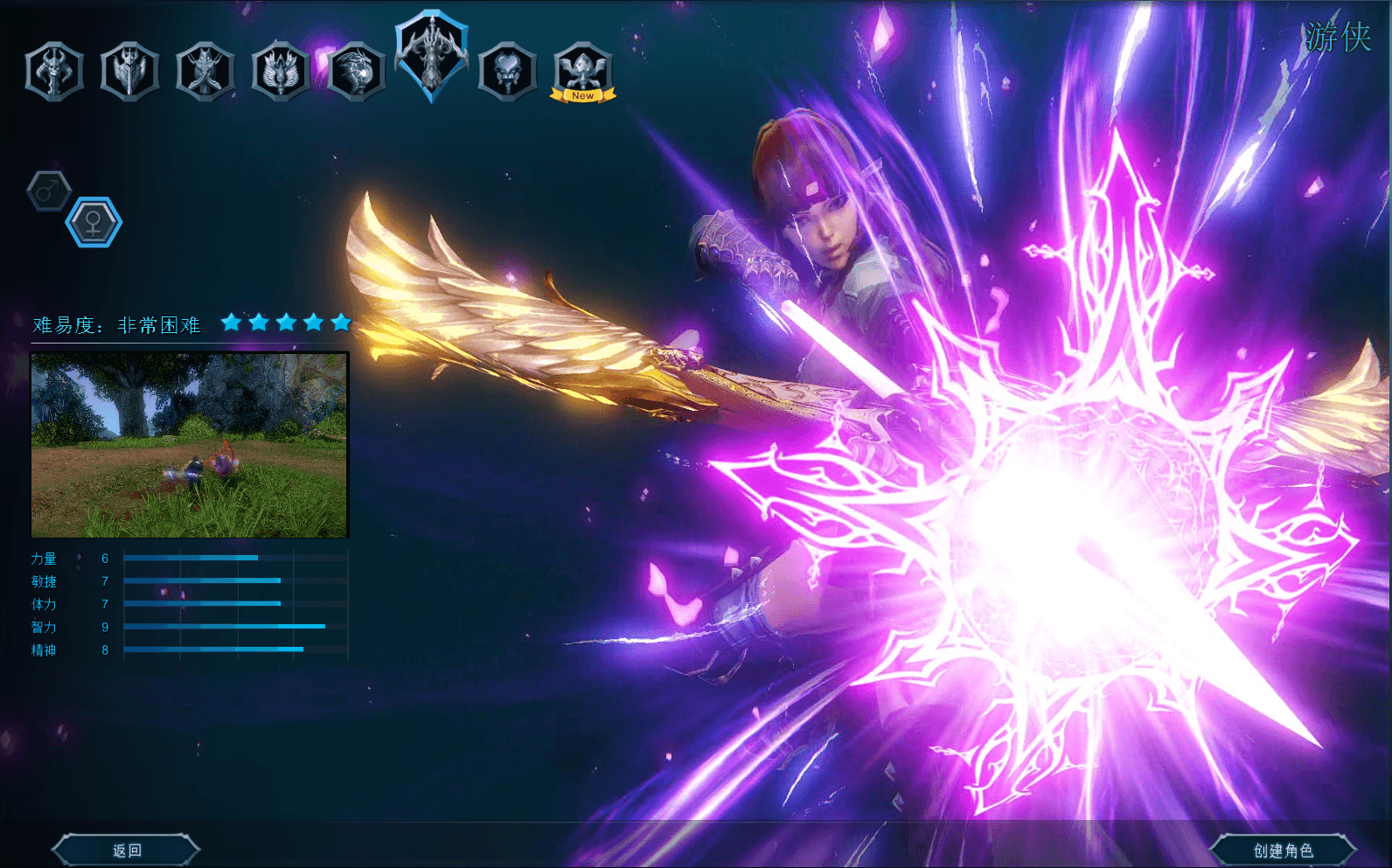
Task: Select the winged staff class emblem
Action: click(x=280, y=72)
